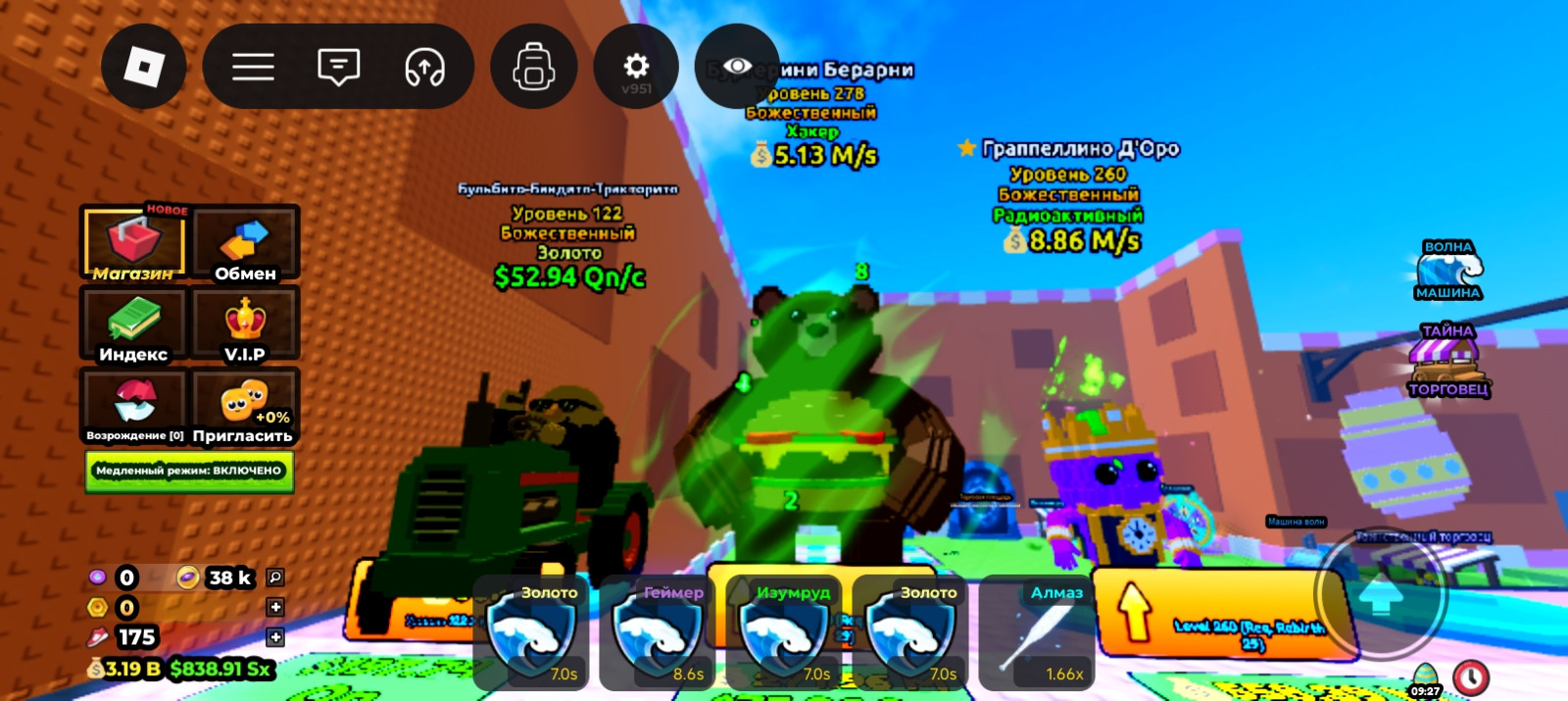This screenshot has height=701, width=1568.
Task: Open the backpack inventory
Action: pyautogui.click(x=534, y=67)
